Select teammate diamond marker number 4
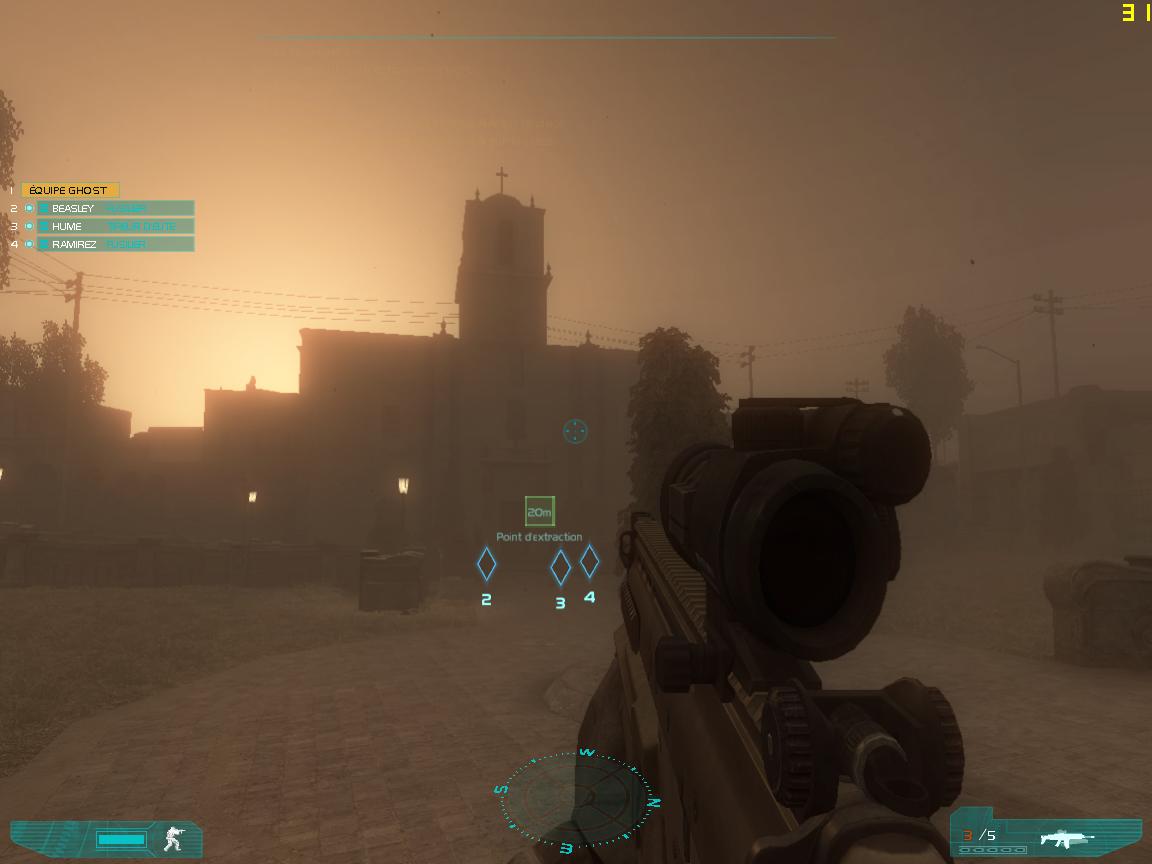The image size is (1152, 864). 589,561
